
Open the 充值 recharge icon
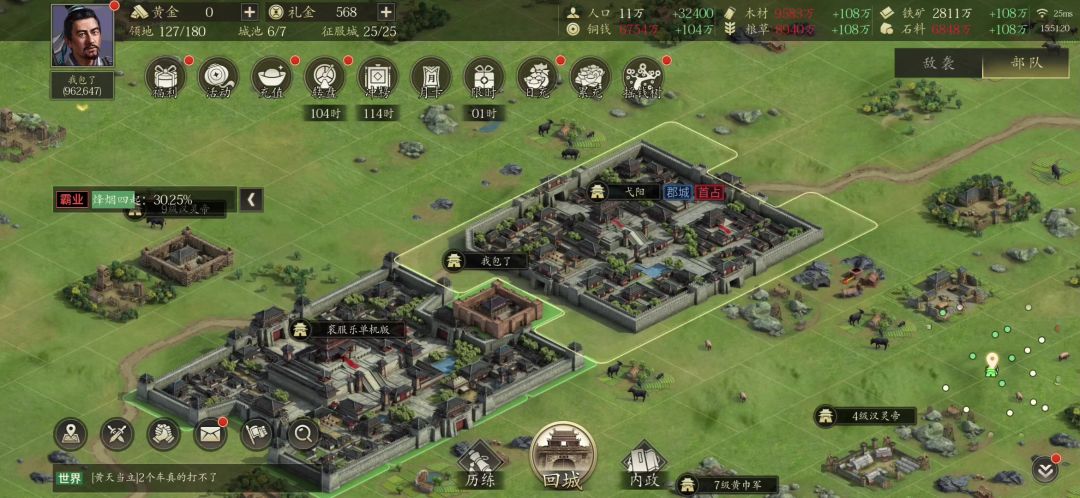click(272, 77)
